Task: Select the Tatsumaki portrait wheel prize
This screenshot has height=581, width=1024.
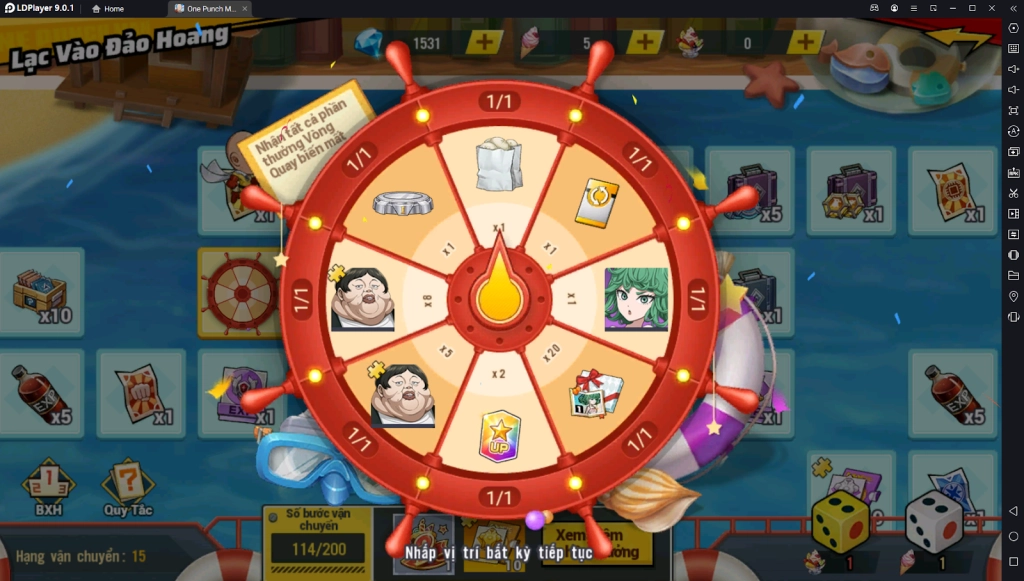Action: point(635,298)
